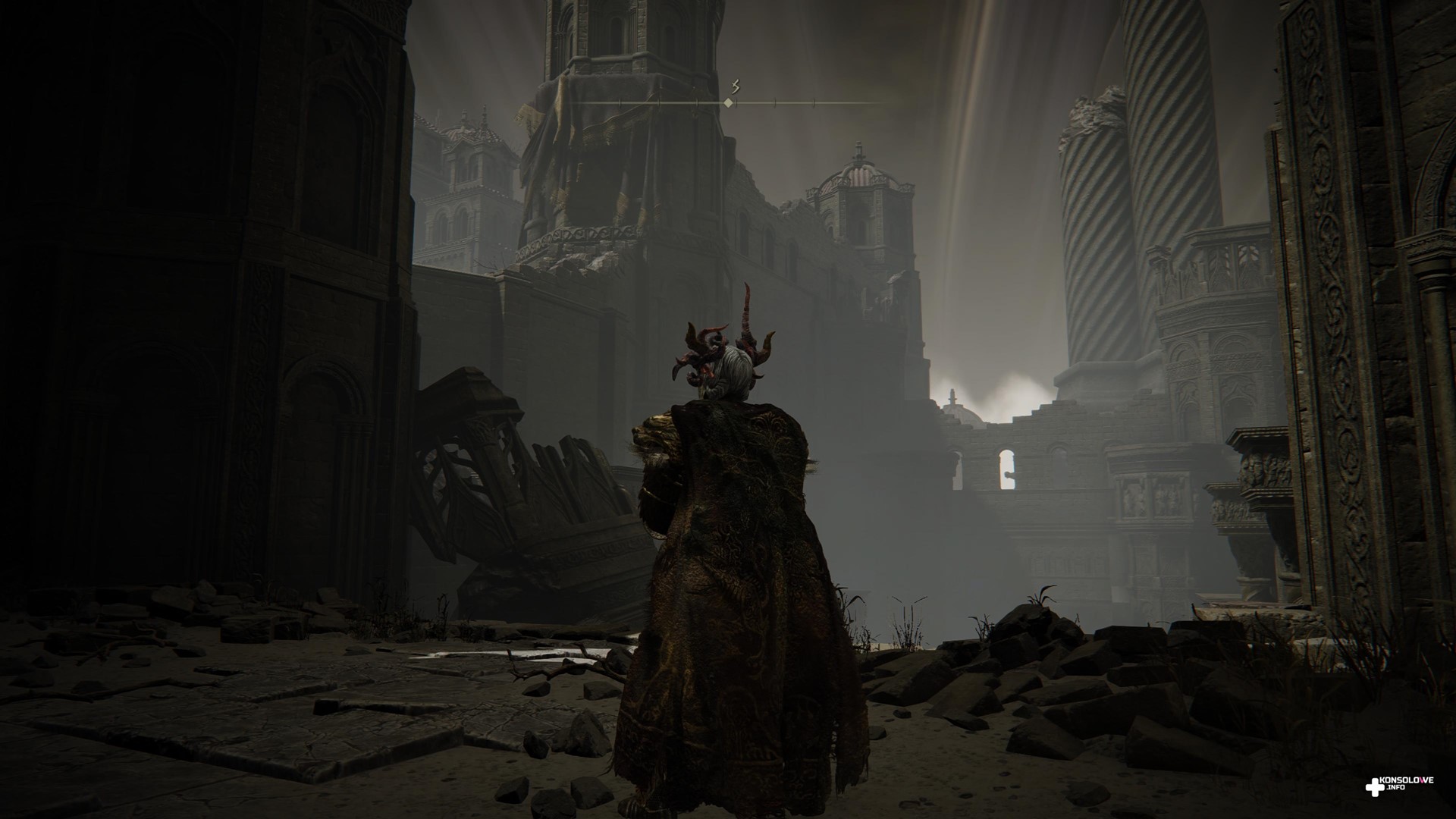Image resolution: width=1456 pixels, height=819 pixels.
Task: Click the diamond marker on the compass bar
Action: tap(729, 102)
